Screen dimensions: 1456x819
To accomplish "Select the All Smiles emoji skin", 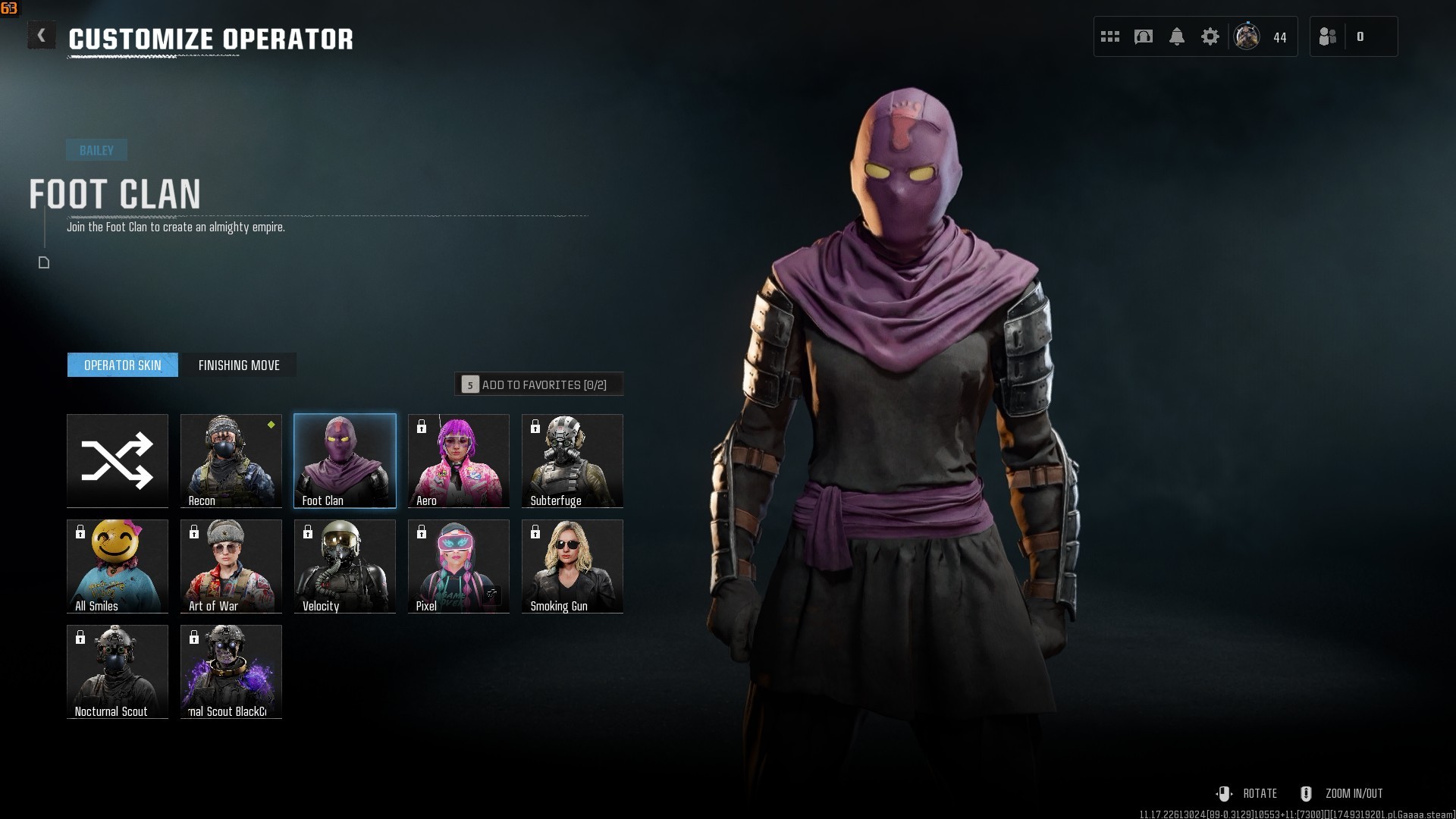I will (x=118, y=566).
